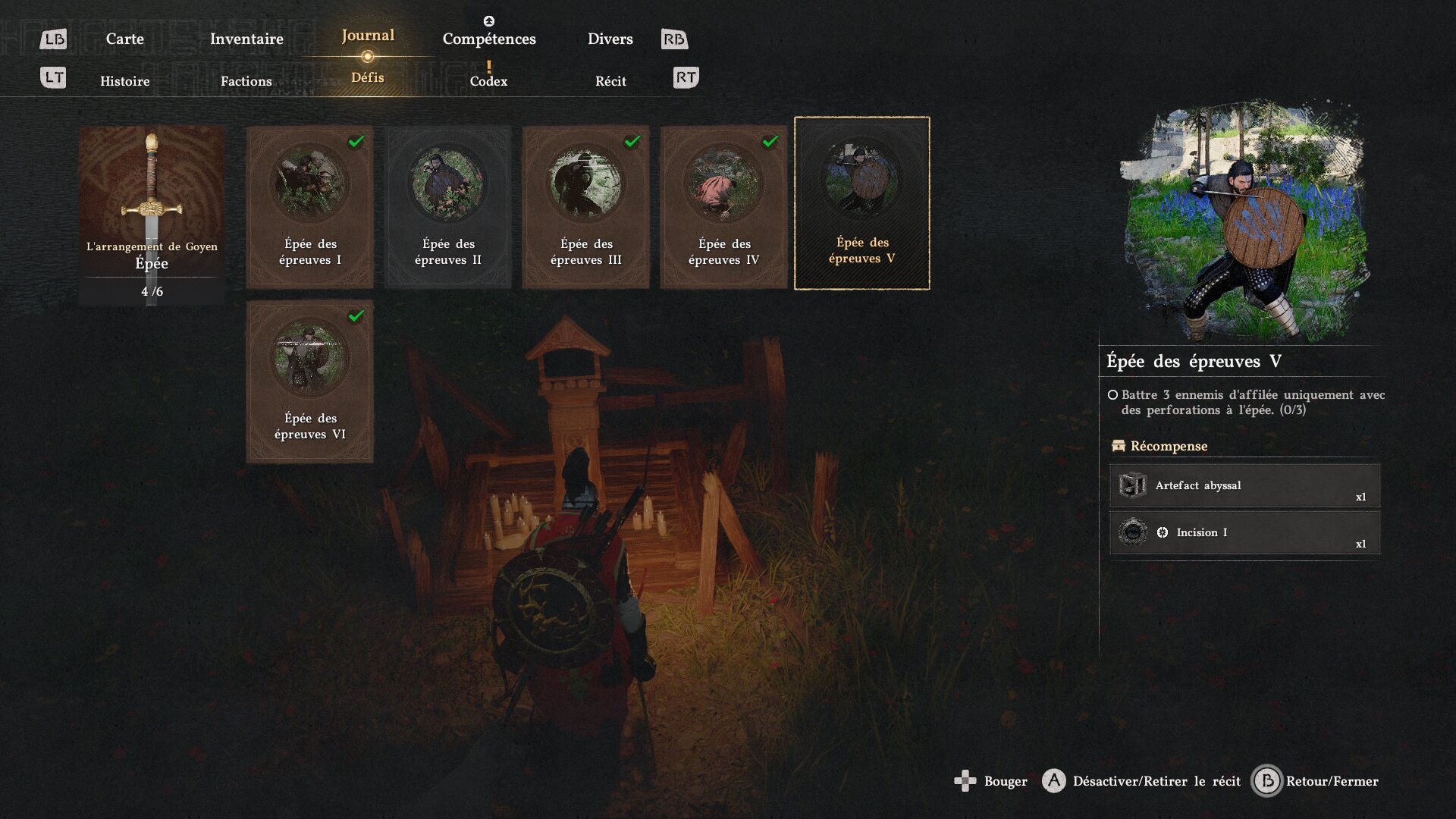Click the highlighted Épée des épreuves V card
The image size is (1456, 819).
[x=862, y=203]
